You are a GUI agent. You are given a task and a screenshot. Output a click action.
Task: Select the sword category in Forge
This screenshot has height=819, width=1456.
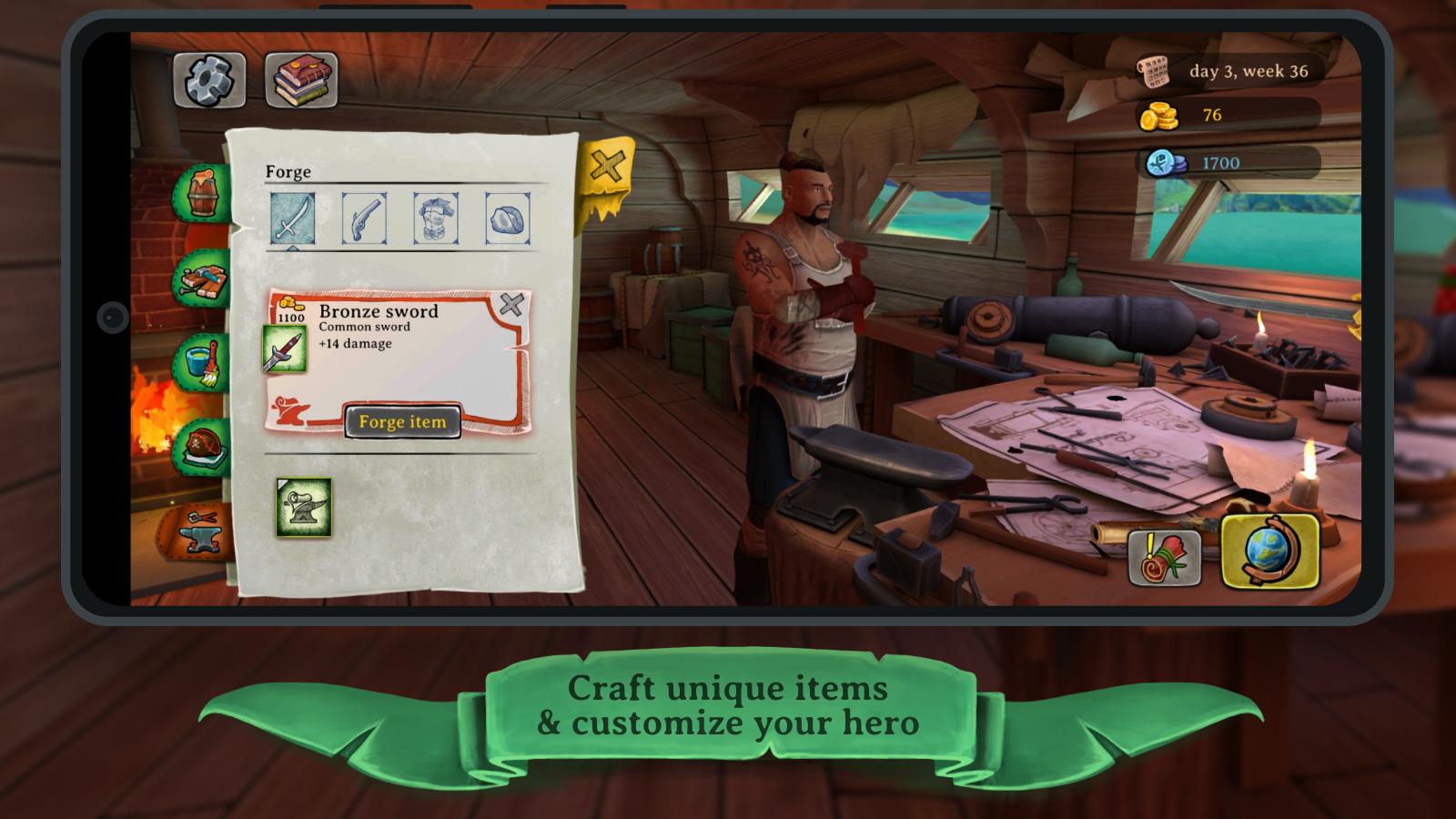pyautogui.click(x=292, y=217)
